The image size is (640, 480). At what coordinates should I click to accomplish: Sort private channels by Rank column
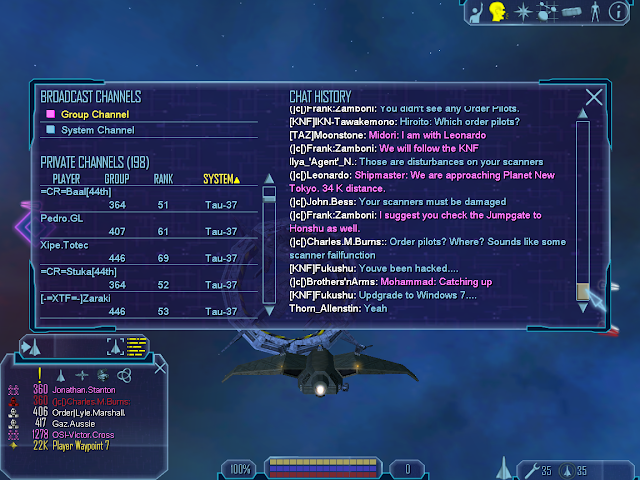pyautogui.click(x=163, y=179)
